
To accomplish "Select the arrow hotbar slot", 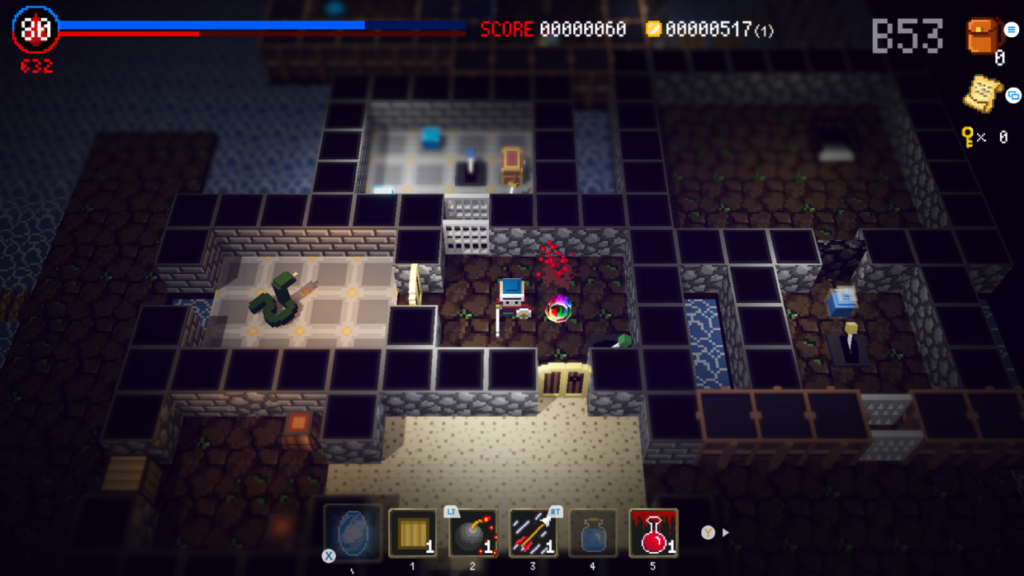I will point(533,532).
